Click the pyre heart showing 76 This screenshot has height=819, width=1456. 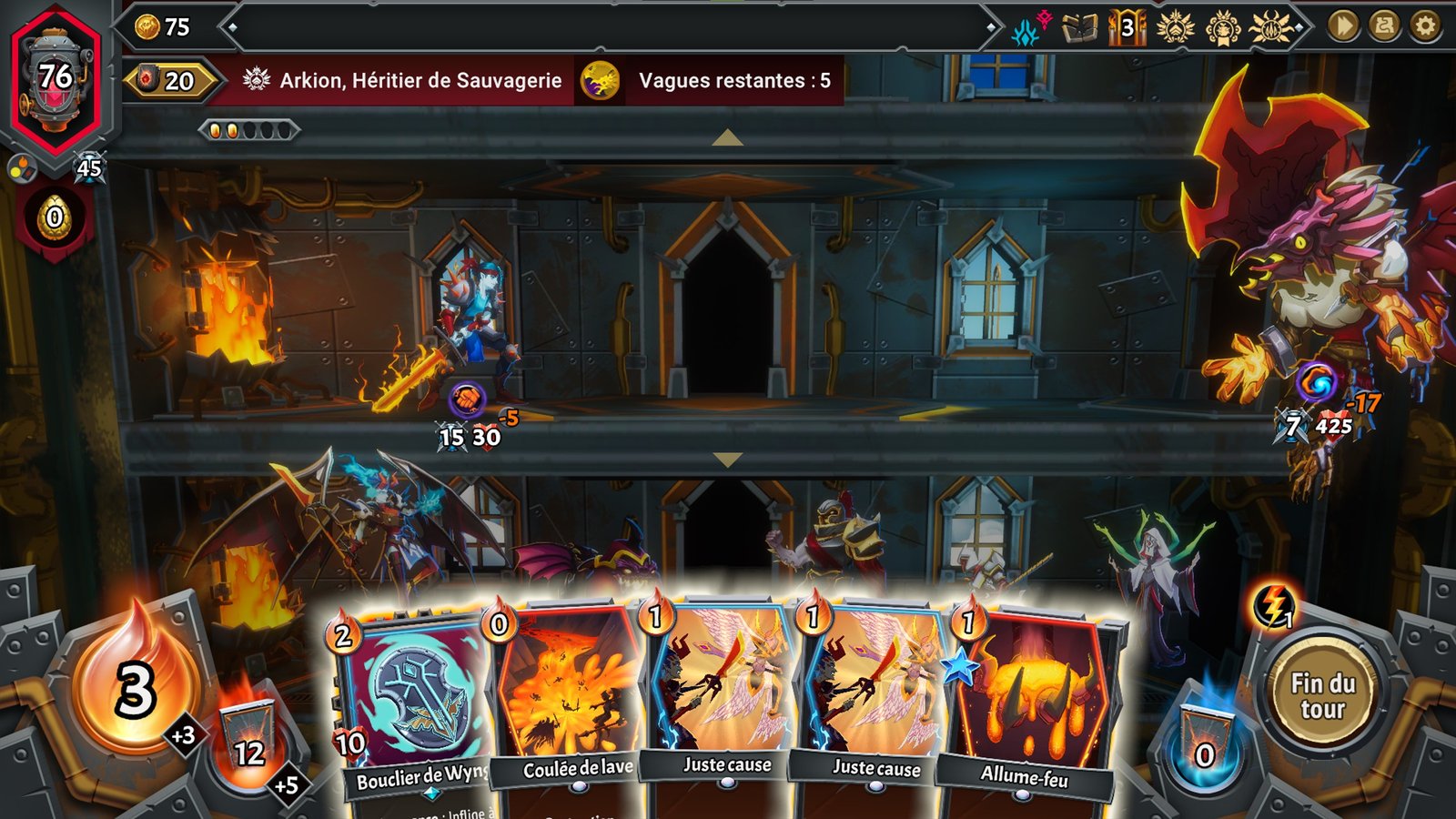pos(56,77)
